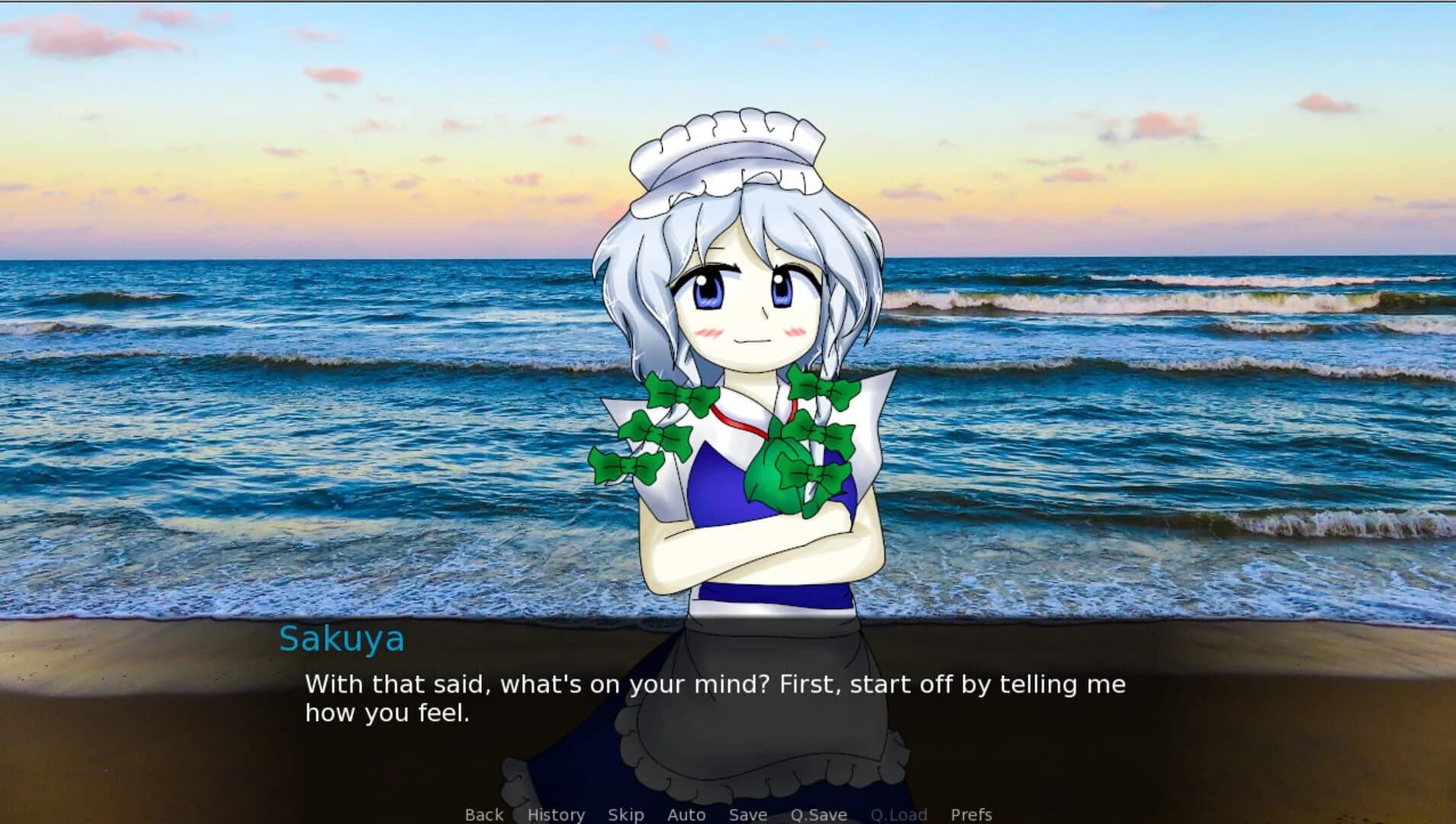Image resolution: width=1456 pixels, height=824 pixels.
Task: Activate Auto mode from the bottom bar
Action: coord(686,814)
